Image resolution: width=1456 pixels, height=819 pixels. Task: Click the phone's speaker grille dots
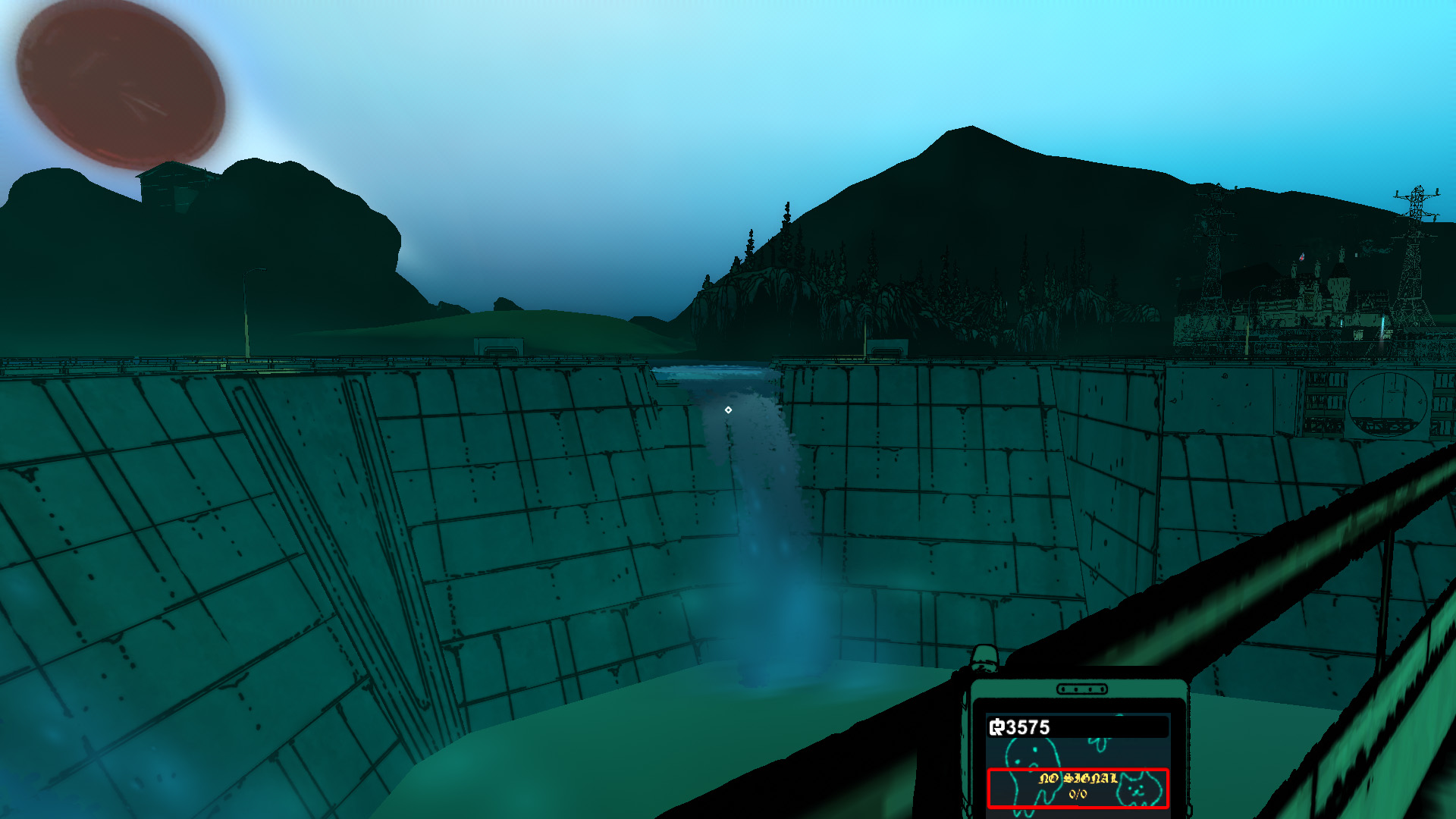click(x=1082, y=689)
